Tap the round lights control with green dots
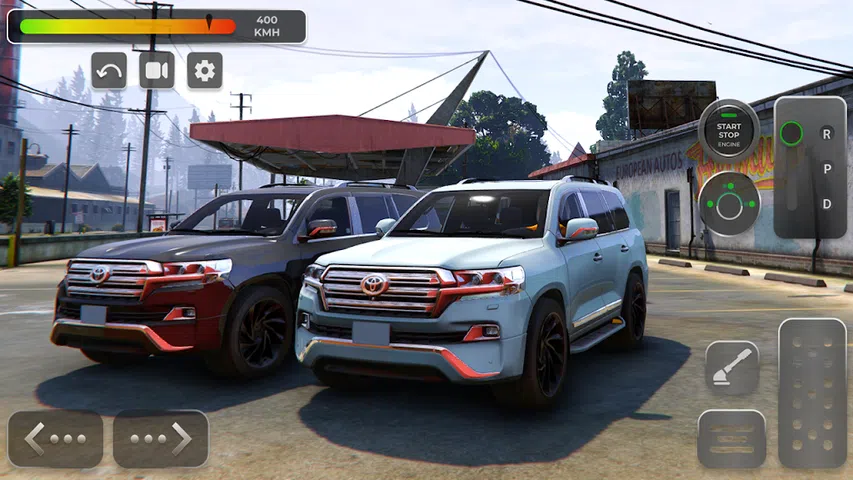The image size is (853, 480). pyautogui.click(x=729, y=204)
